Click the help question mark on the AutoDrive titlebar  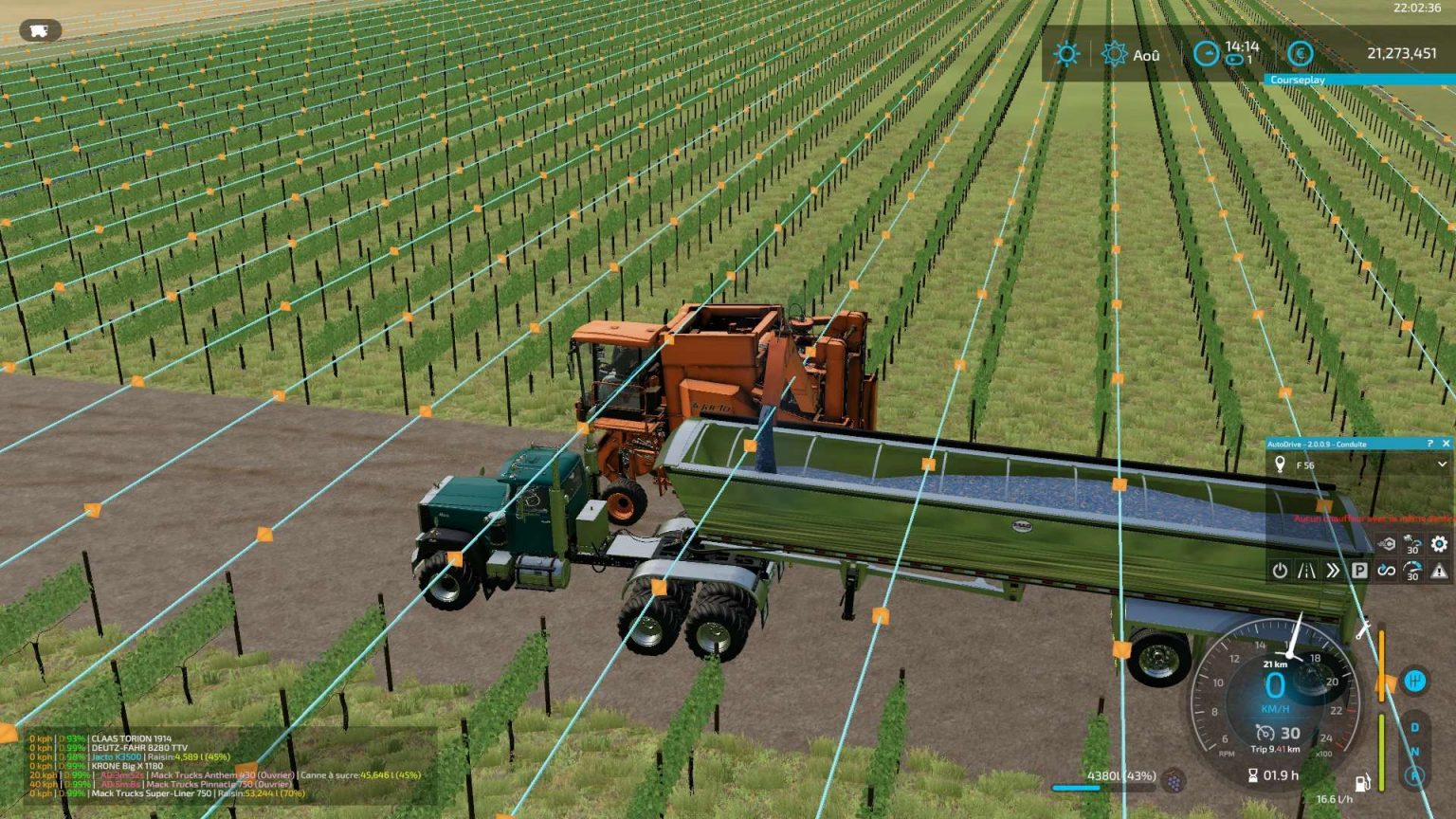pos(1429,444)
